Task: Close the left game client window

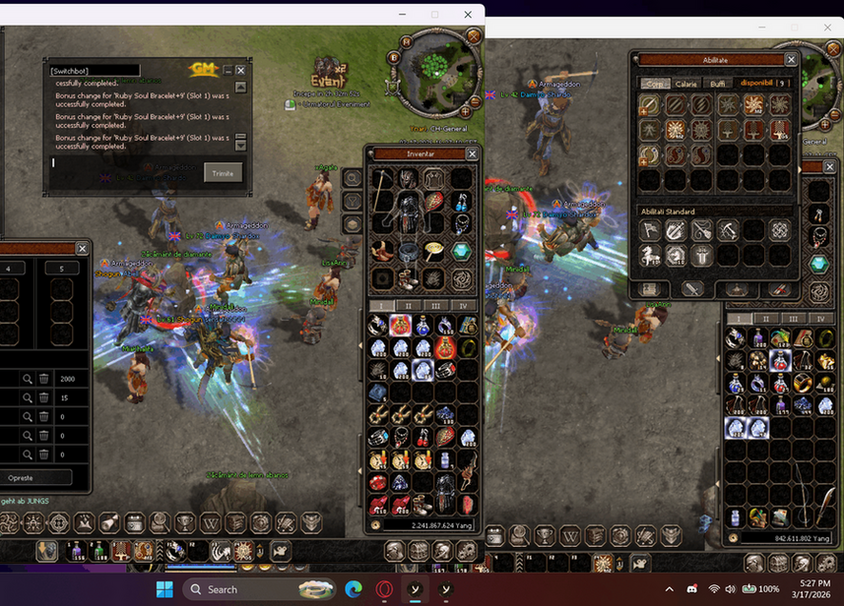Action: [x=467, y=15]
